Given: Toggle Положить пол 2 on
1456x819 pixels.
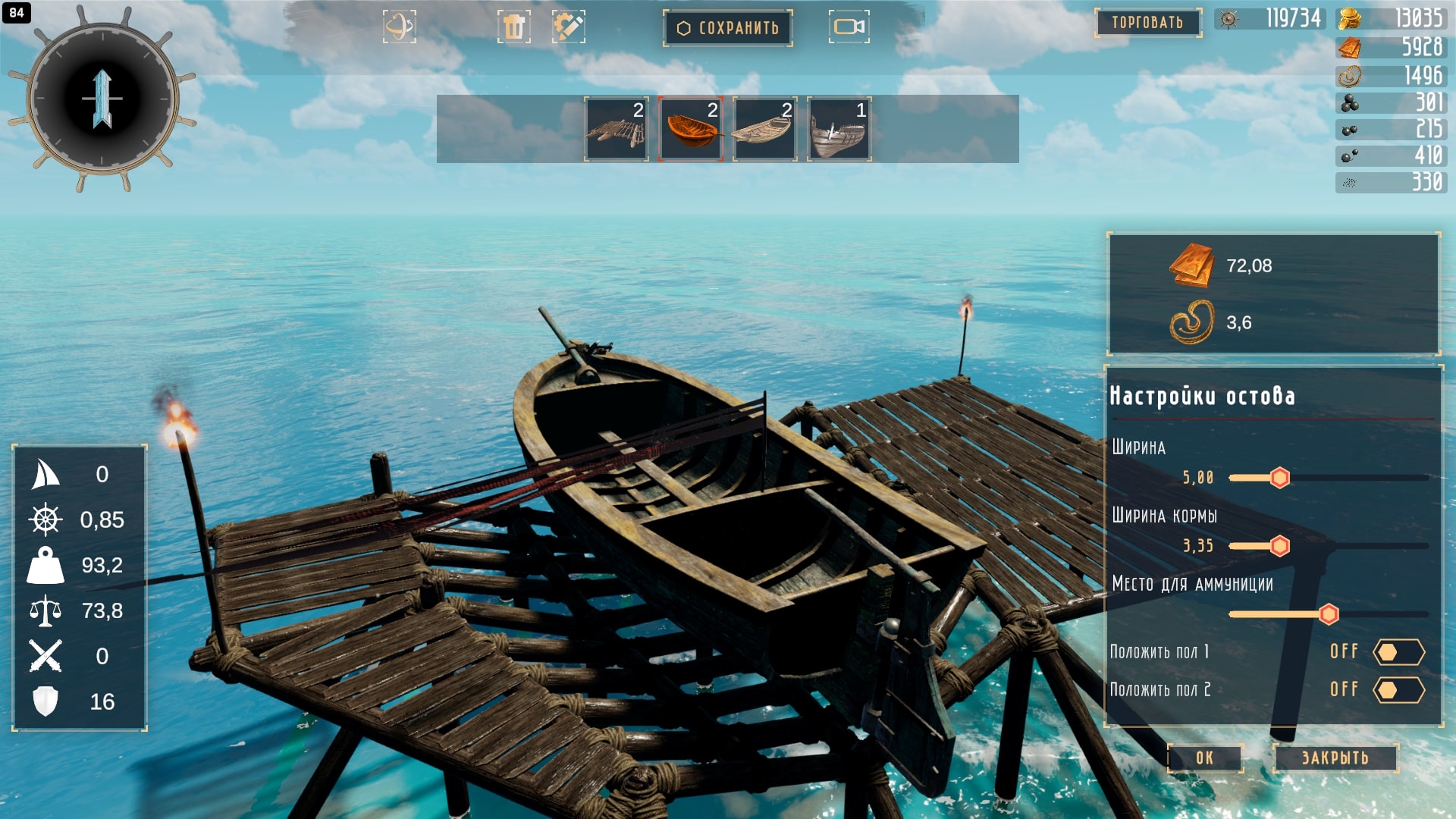Looking at the screenshot, I should (1398, 690).
